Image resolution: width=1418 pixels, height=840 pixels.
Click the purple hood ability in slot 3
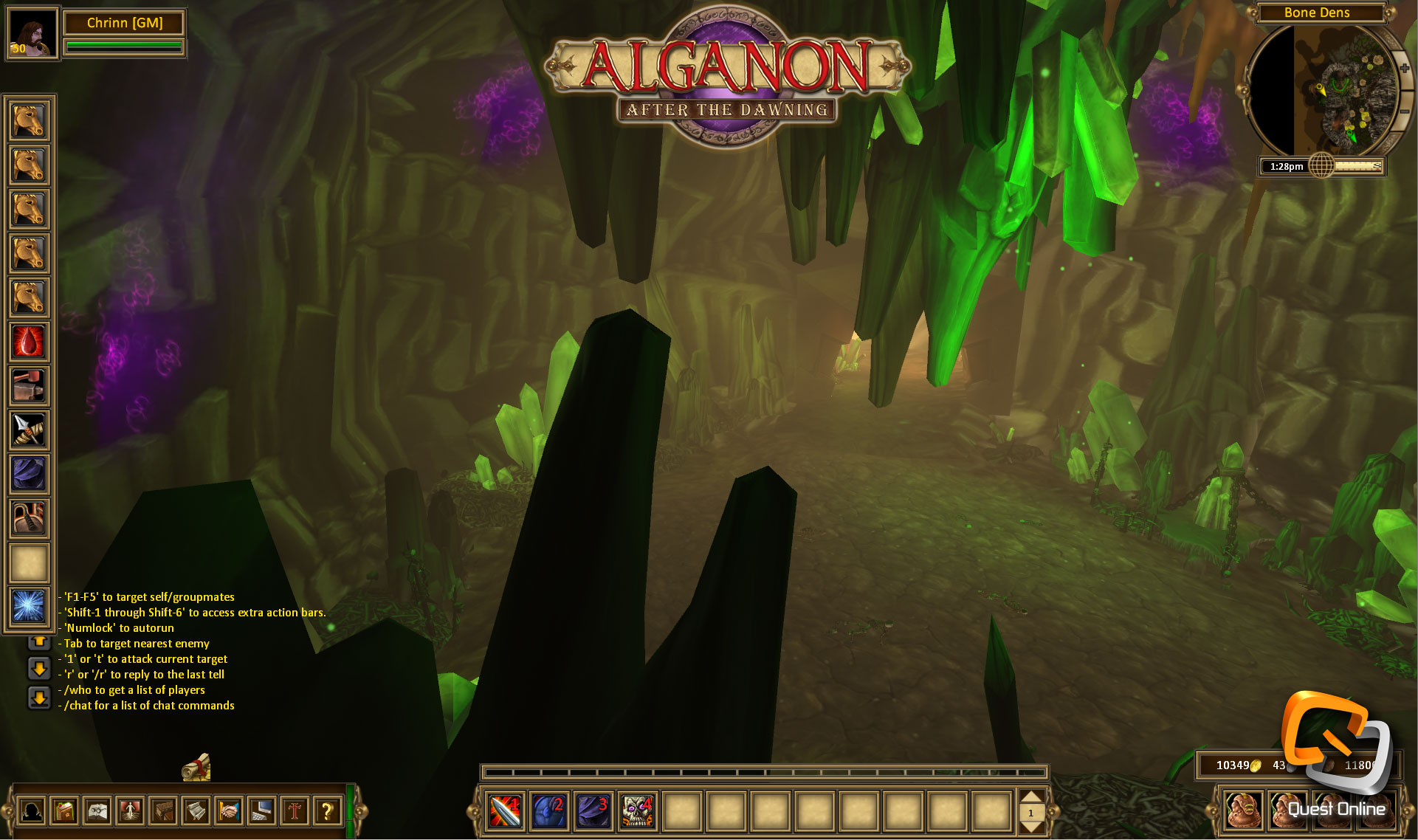pos(594,812)
